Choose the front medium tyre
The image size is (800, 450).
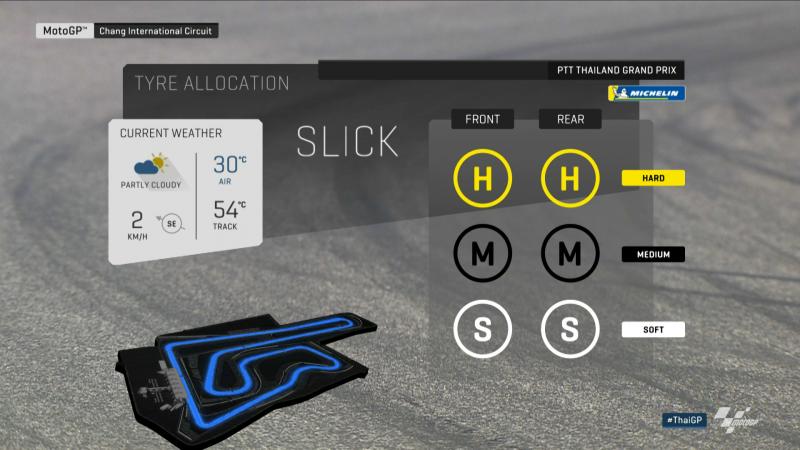pos(482,254)
